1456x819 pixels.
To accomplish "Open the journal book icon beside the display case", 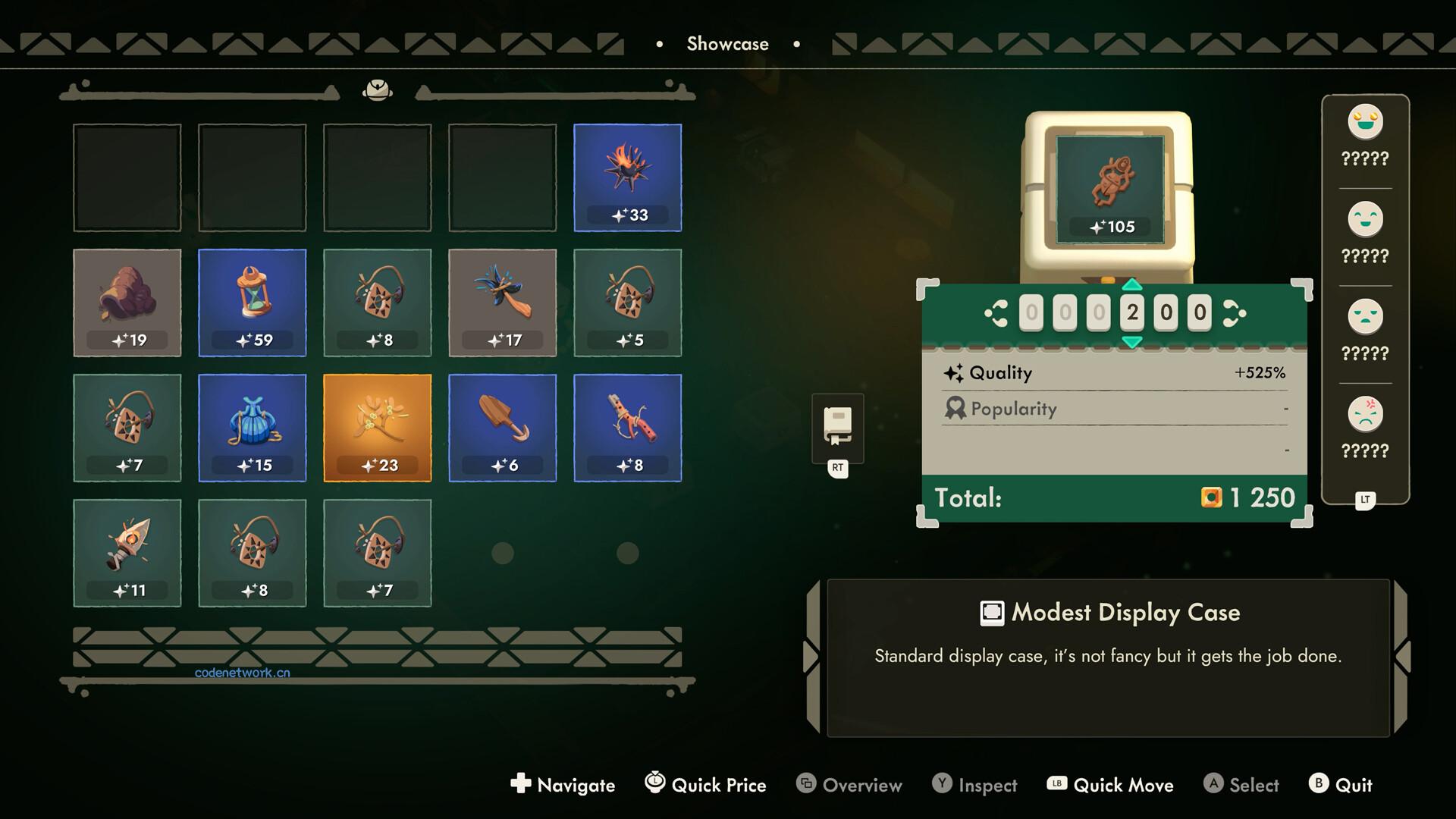I will (836, 425).
